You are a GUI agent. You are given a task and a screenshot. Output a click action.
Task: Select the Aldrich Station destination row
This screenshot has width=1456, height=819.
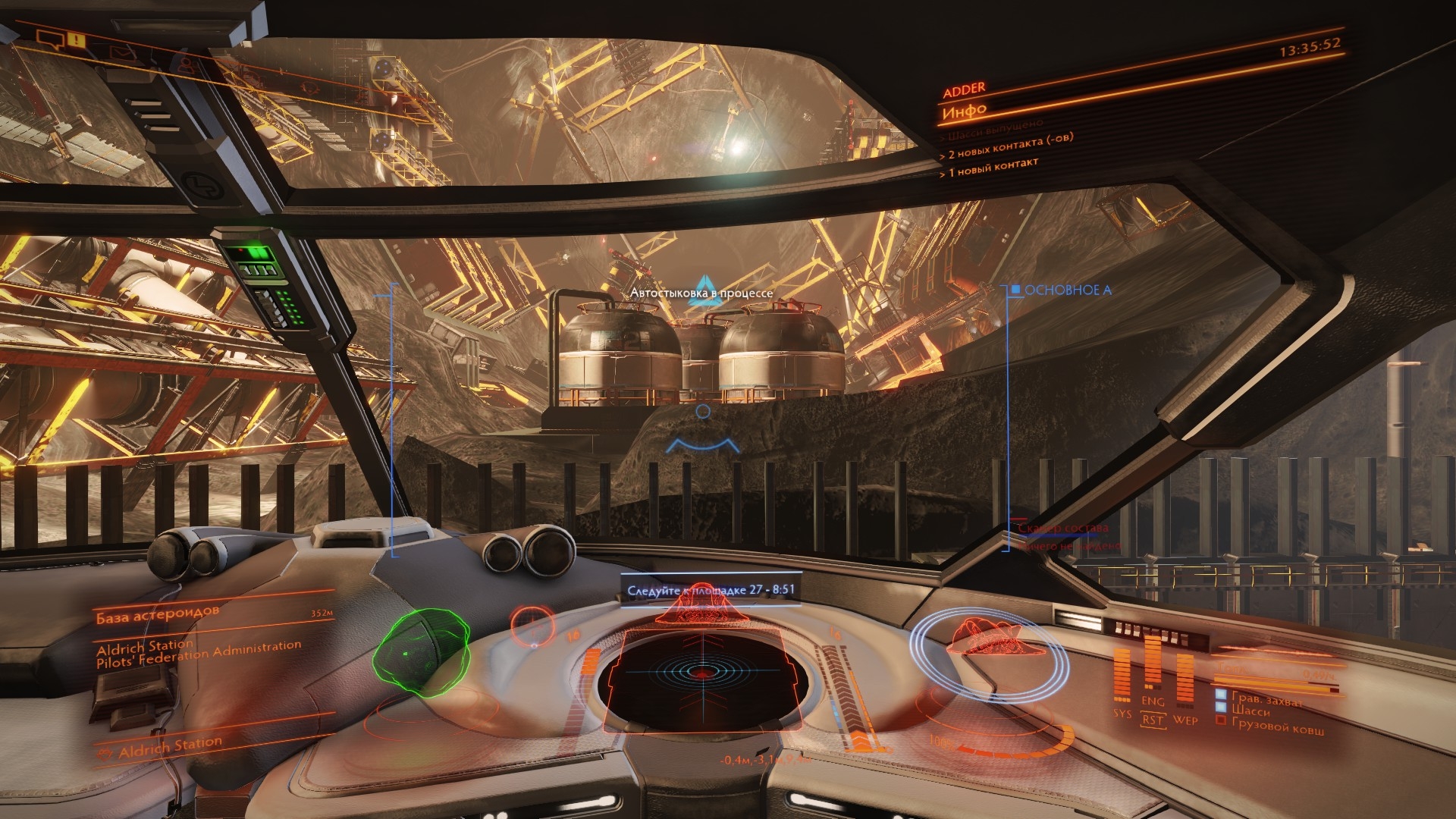pyautogui.click(x=170, y=748)
